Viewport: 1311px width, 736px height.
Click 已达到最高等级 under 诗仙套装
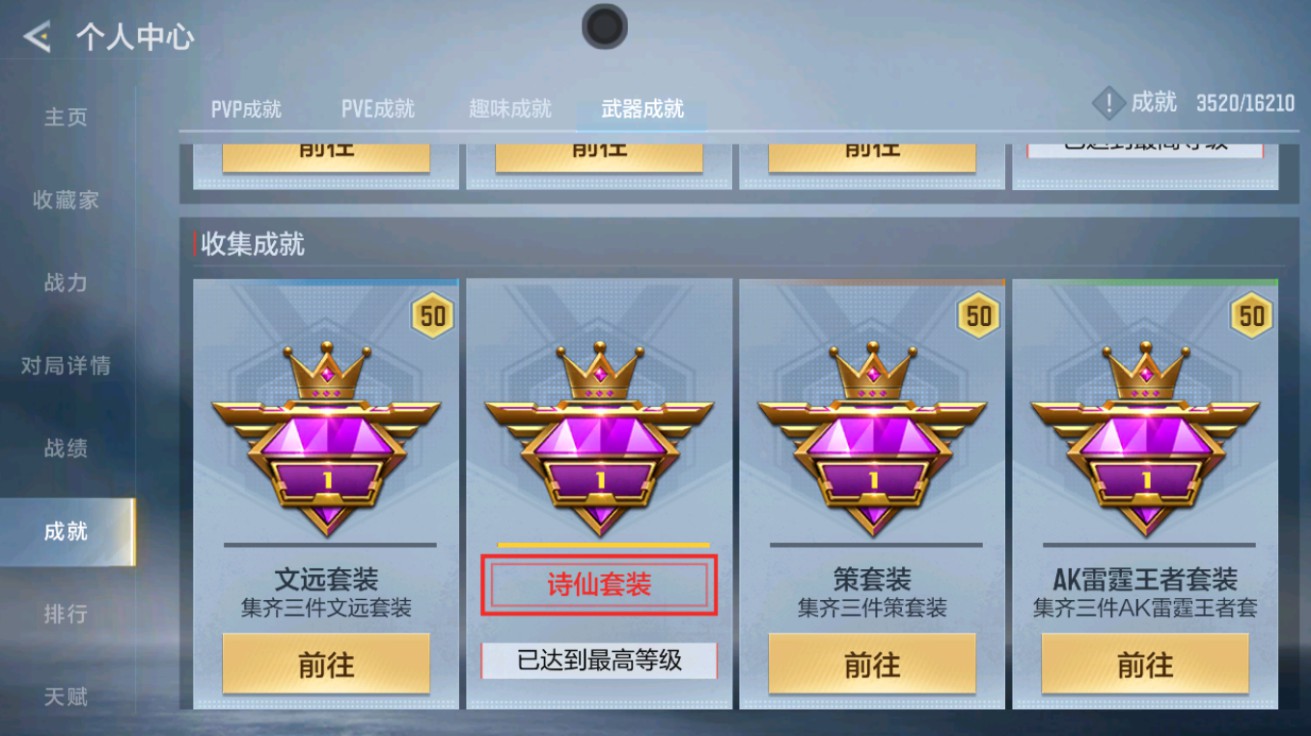(x=600, y=661)
